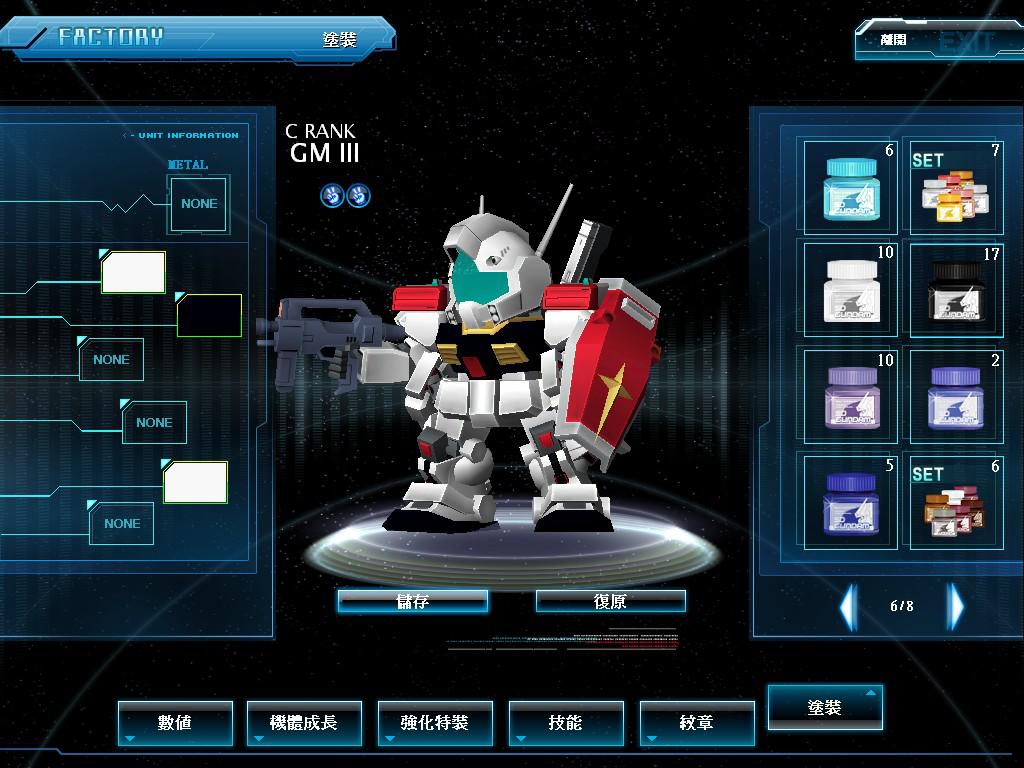Choose the white paint bottle

click(851, 288)
